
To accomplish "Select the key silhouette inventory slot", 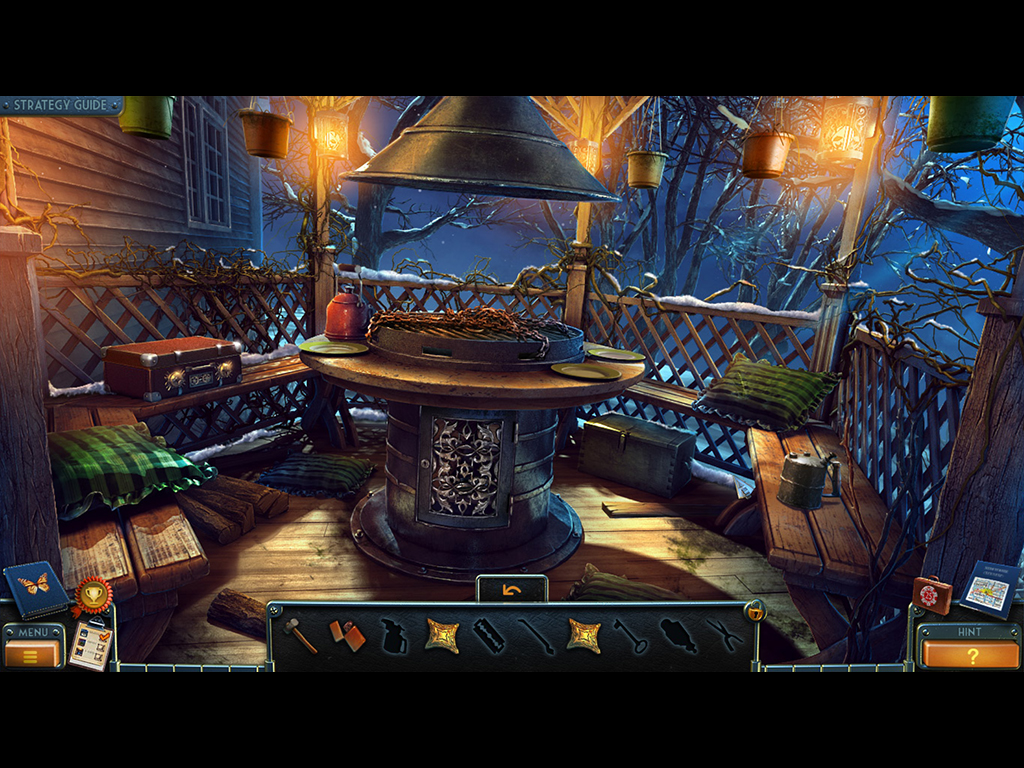I will click(631, 636).
